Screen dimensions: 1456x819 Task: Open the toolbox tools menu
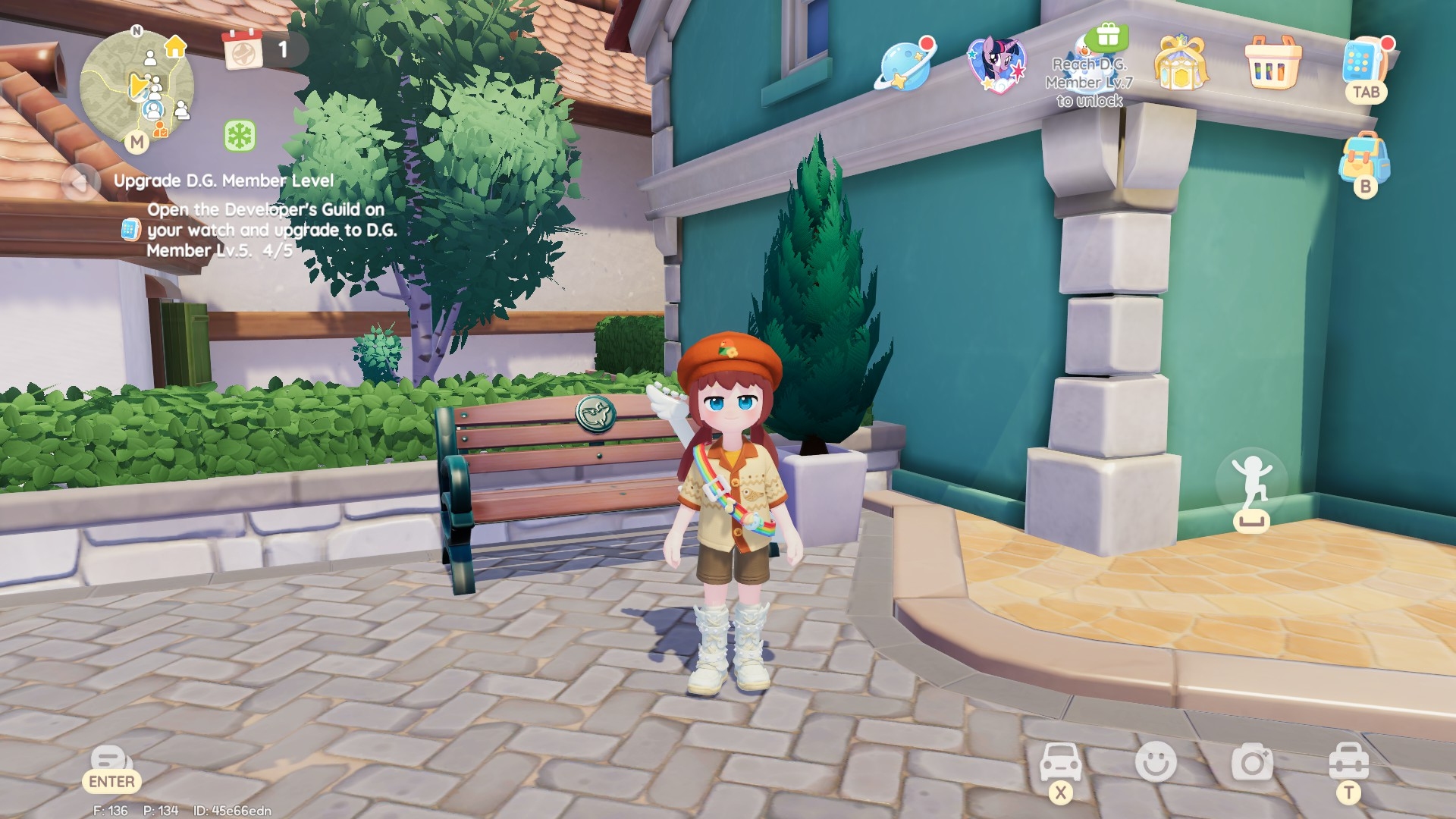tap(1348, 761)
